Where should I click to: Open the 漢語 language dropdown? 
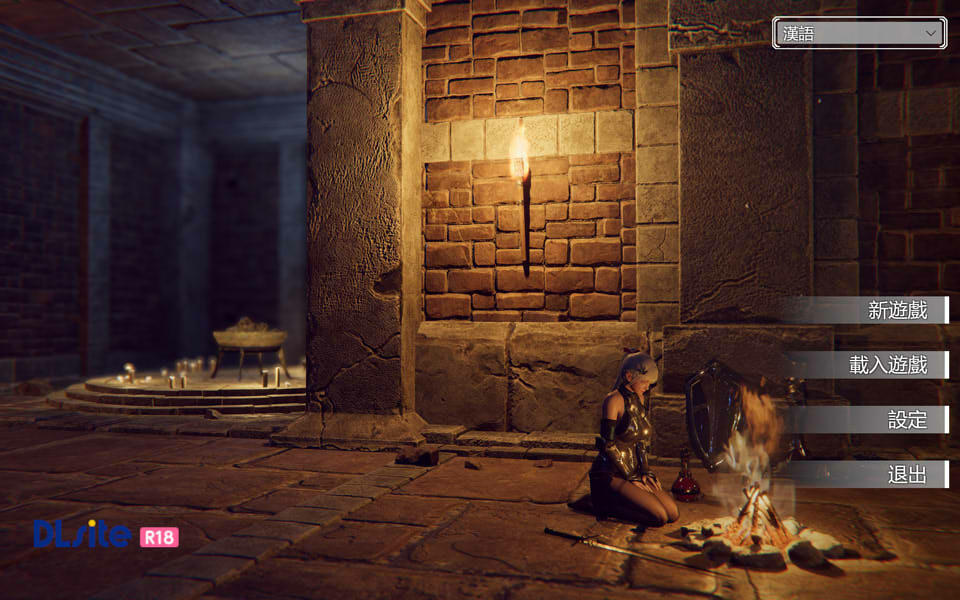click(x=859, y=33)
